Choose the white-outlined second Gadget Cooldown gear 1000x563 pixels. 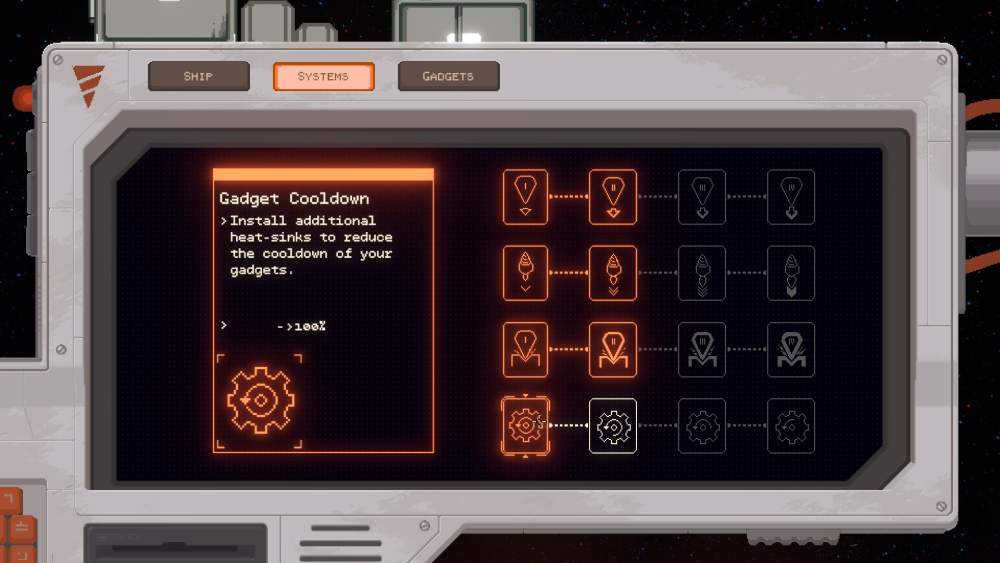point(613,426)
